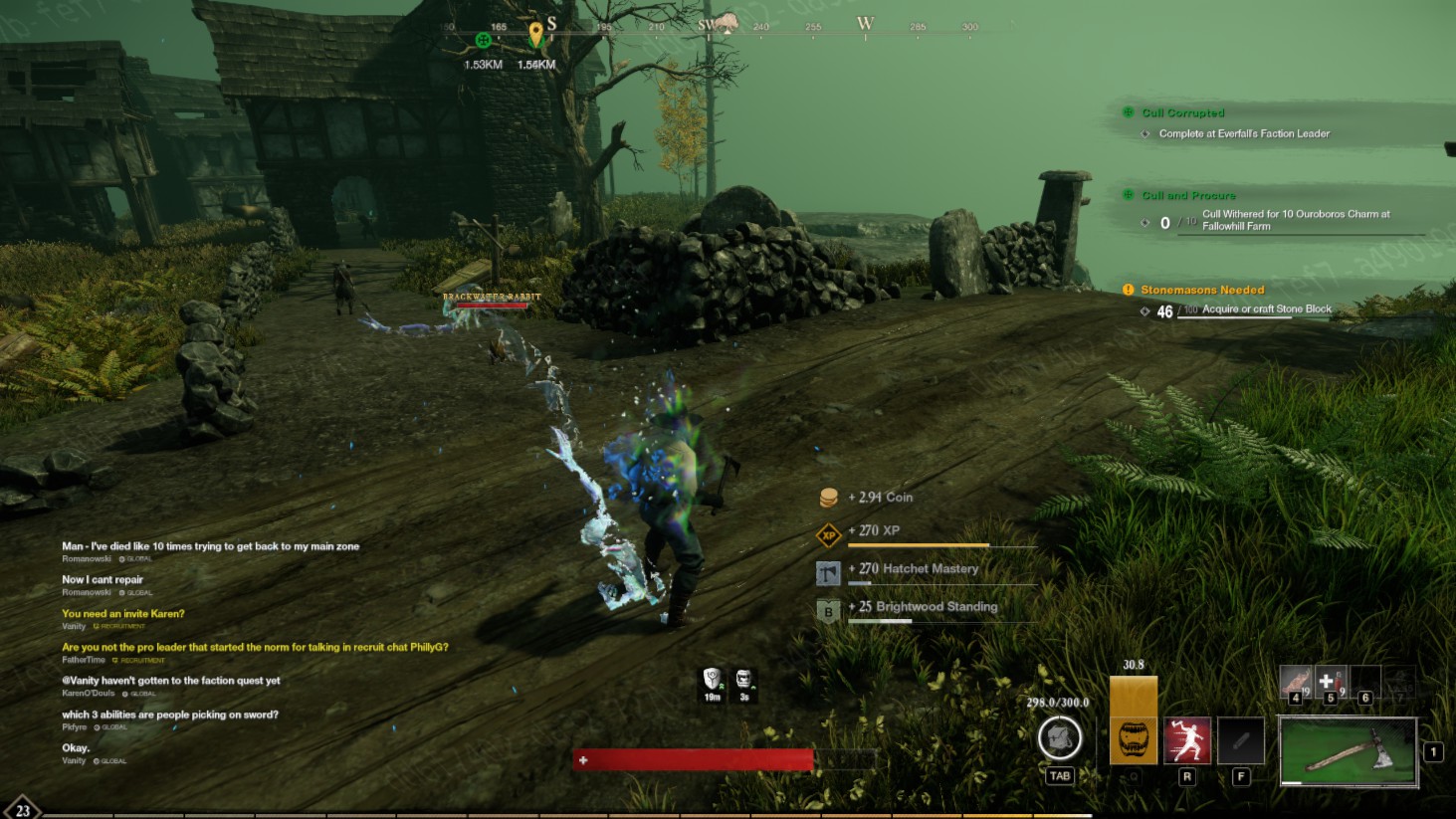Image resolution: width=1456 pixels, height=819 pixels.
Task: Select the equipped hatchet weapon slot
Action: [1348, 752]
